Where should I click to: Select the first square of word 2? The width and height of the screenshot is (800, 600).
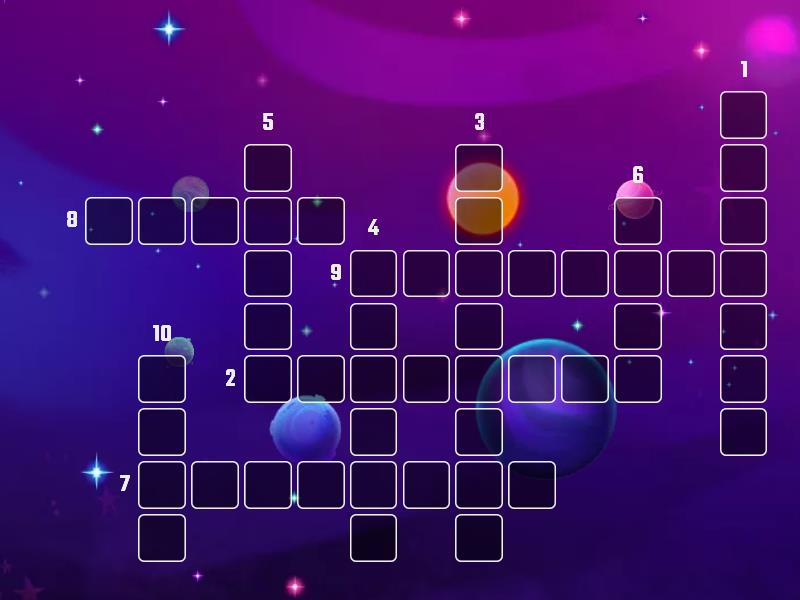click(268, 379)
